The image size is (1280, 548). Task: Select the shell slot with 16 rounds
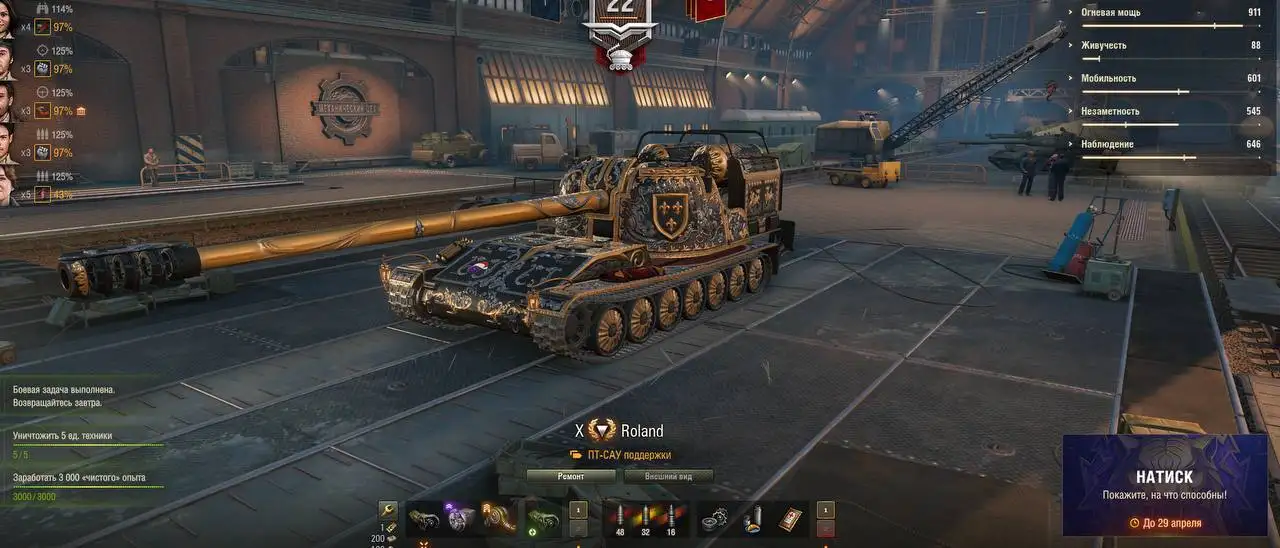coord(672,518)
